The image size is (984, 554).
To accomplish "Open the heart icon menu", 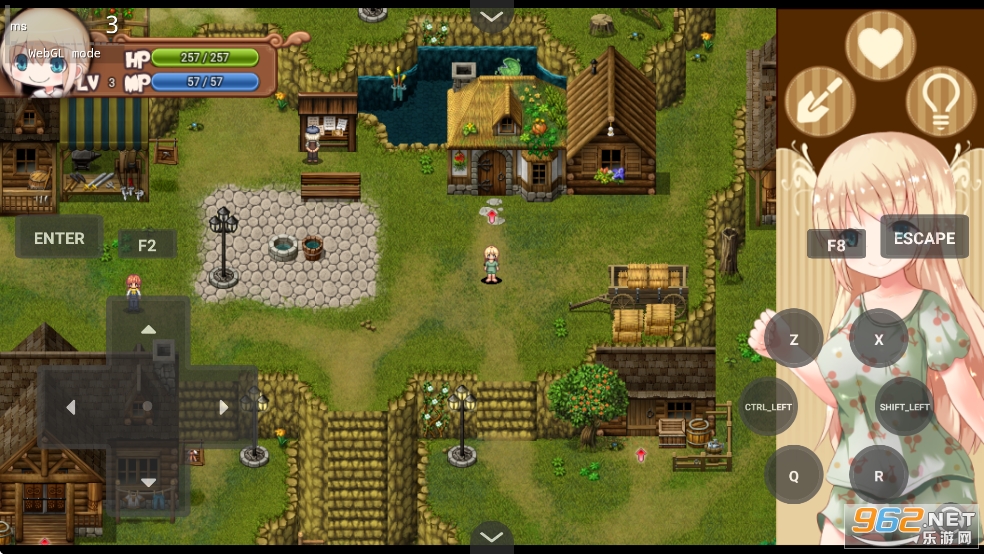I will [880, 46].
